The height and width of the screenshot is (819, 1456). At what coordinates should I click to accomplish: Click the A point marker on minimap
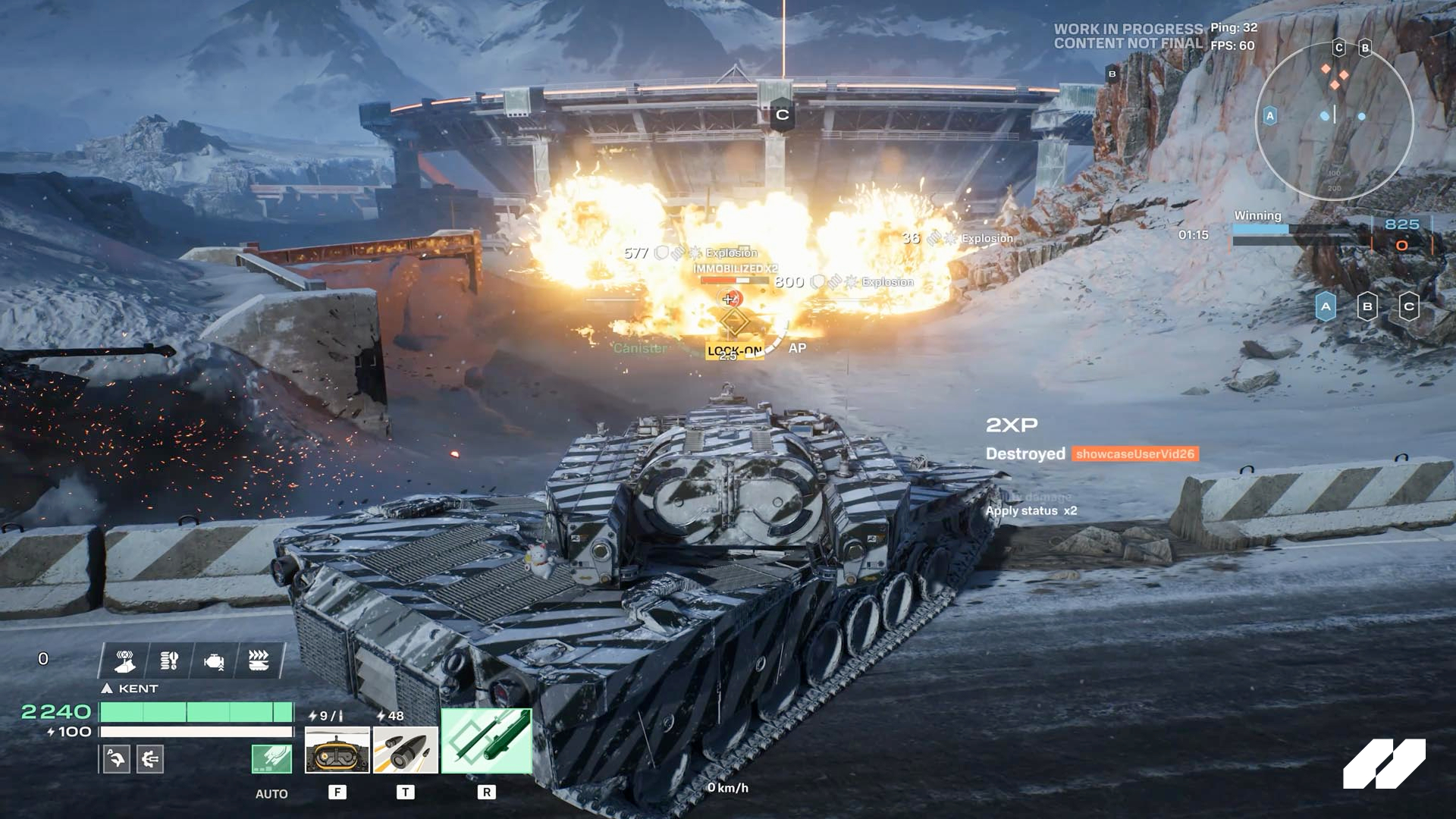pos(1269,116)
